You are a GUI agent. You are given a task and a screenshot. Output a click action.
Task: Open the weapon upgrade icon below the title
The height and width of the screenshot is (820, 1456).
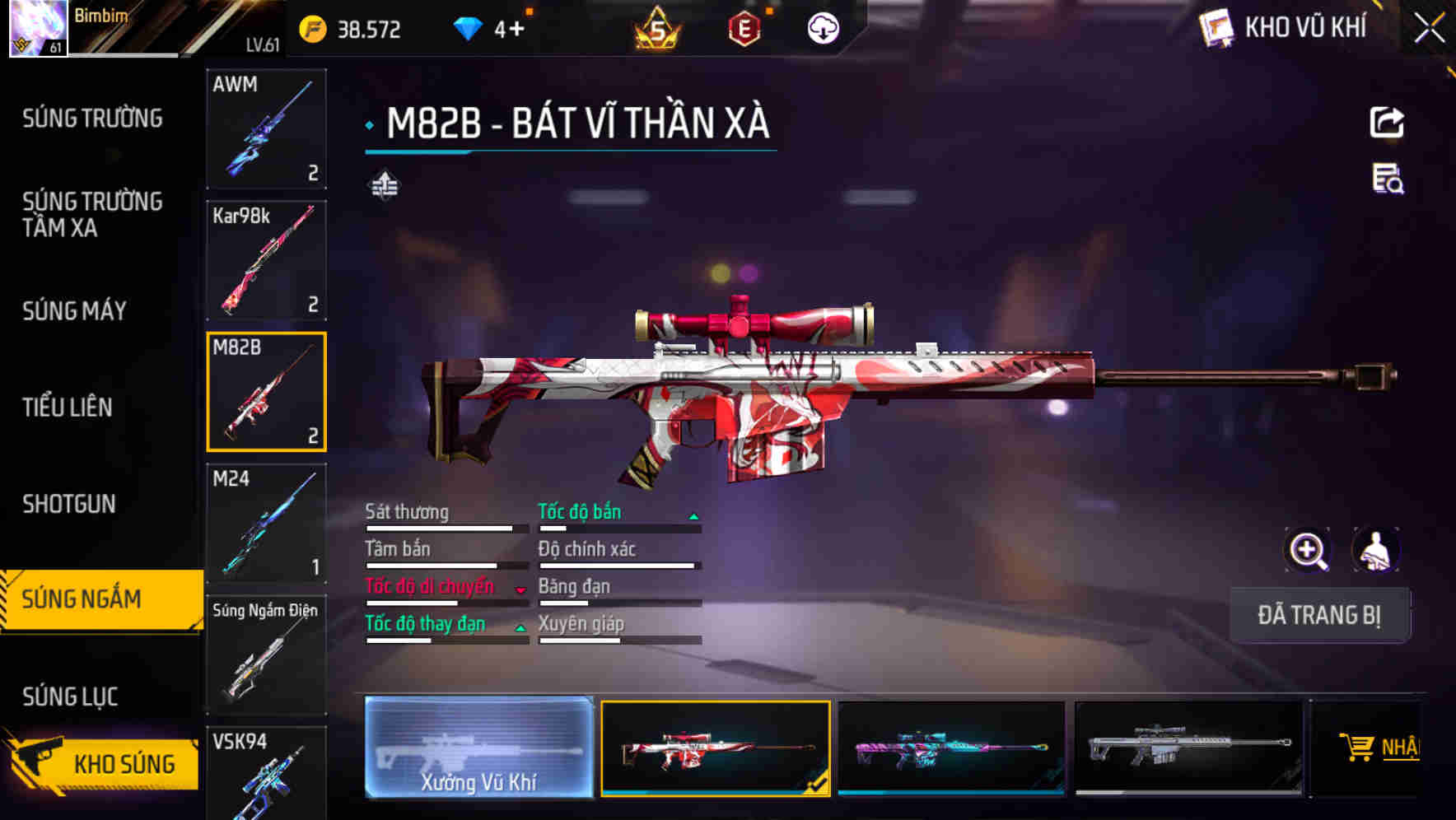pos(384,185)
